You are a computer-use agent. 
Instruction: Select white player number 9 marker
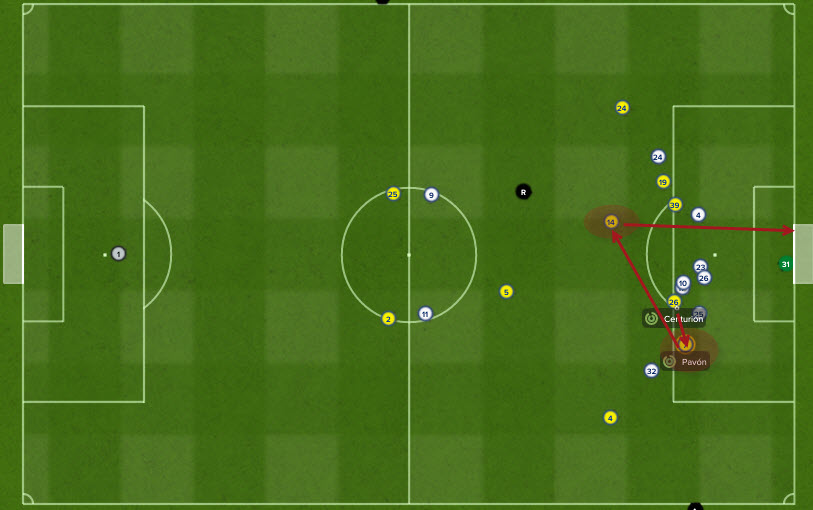[431, 194]
